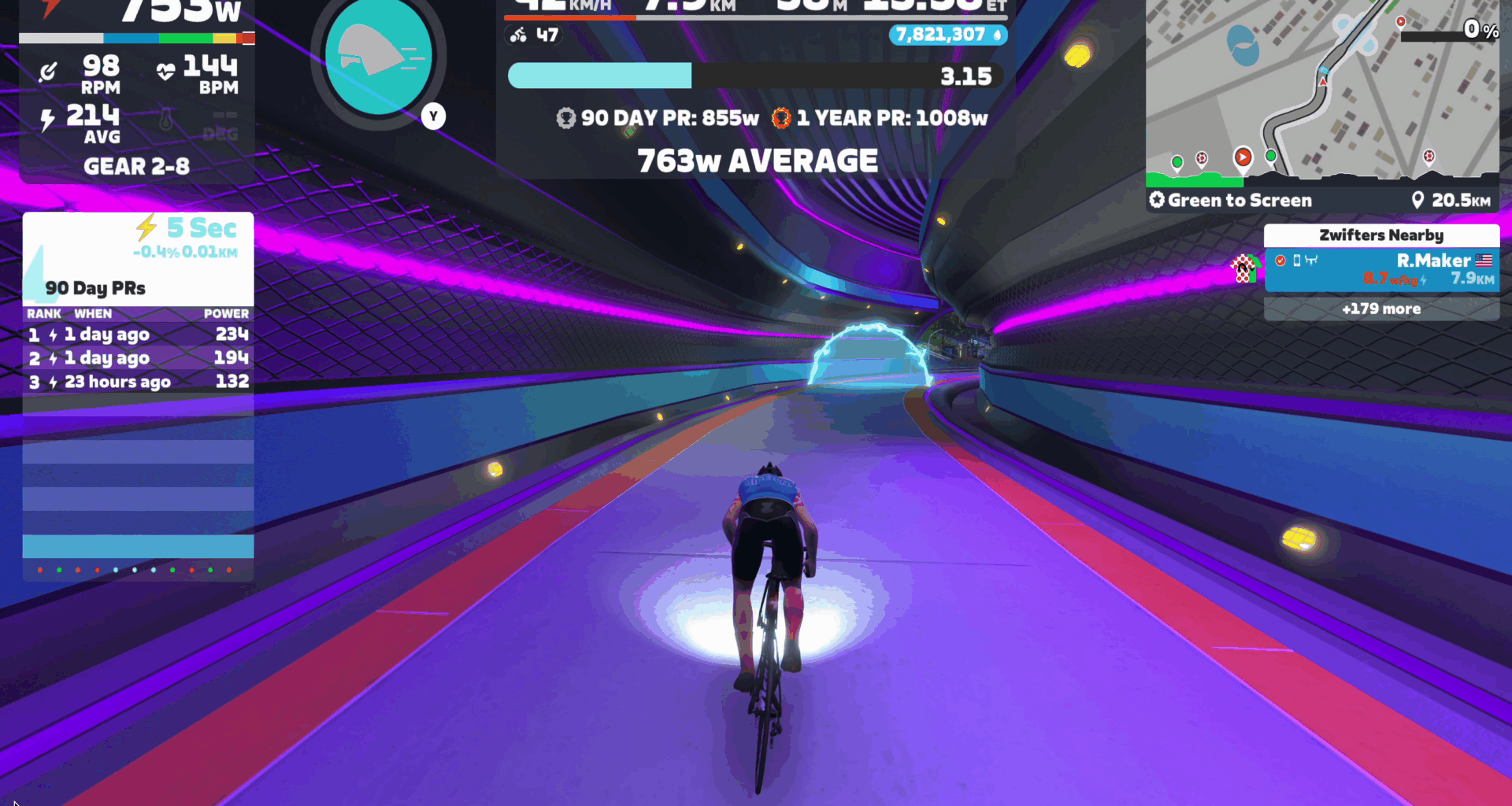Screen dimensions: 1512x806
Task: Open the Zwifters Nearby header
Action: pos(1381,235)
